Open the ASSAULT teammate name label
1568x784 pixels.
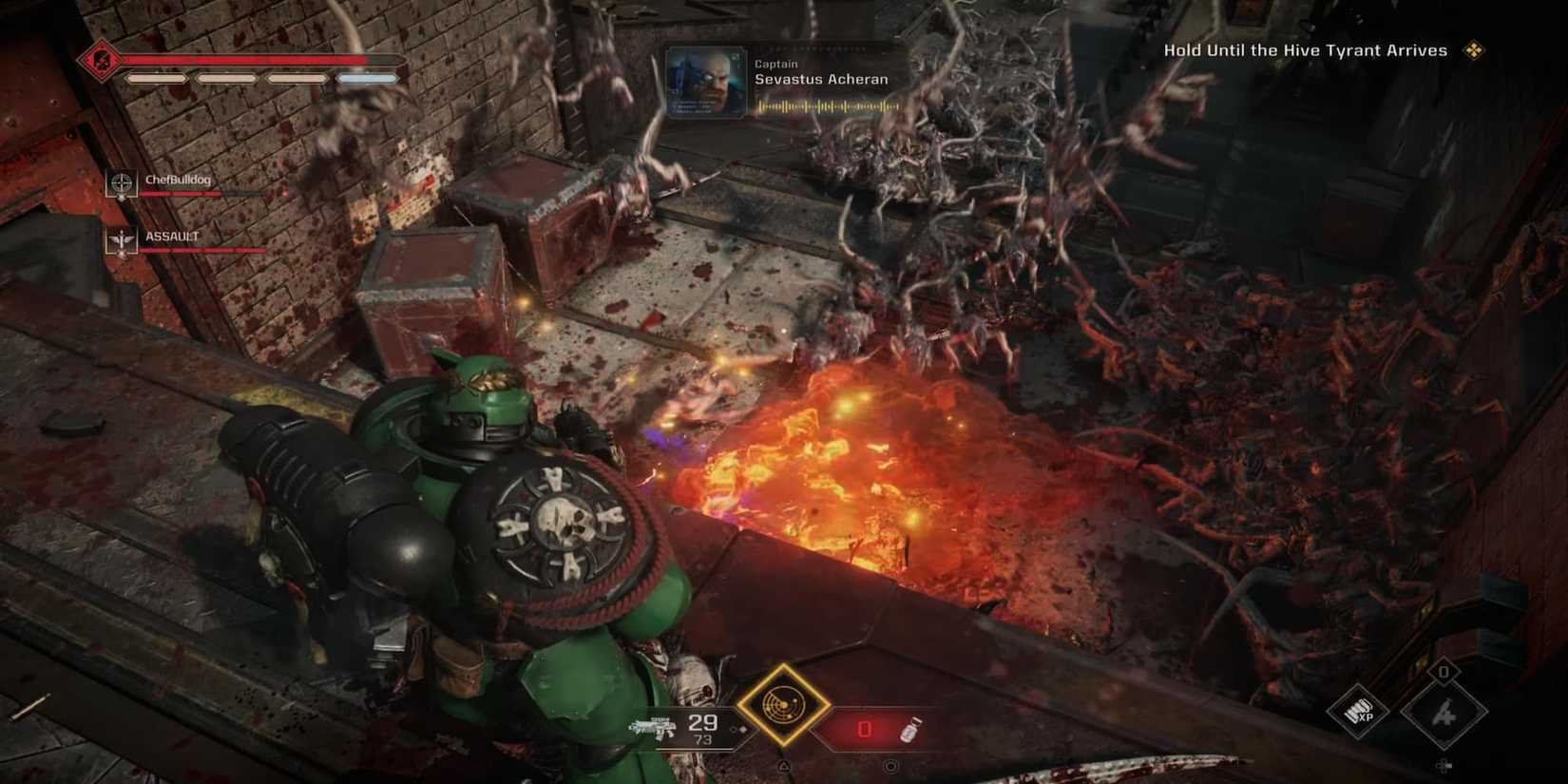click(x=172, y=235)
